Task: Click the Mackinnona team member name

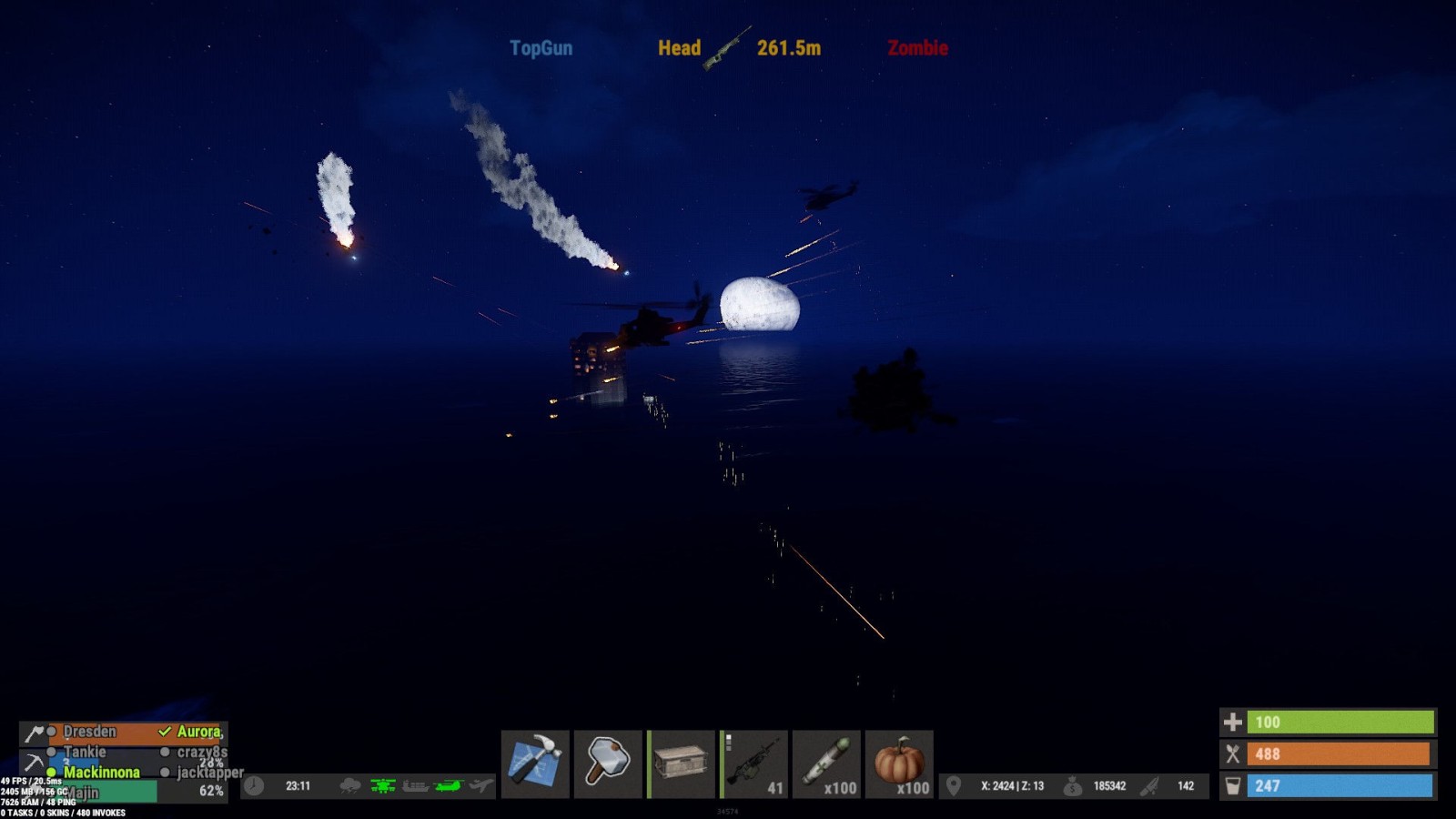Action: [x=102, y=772]
